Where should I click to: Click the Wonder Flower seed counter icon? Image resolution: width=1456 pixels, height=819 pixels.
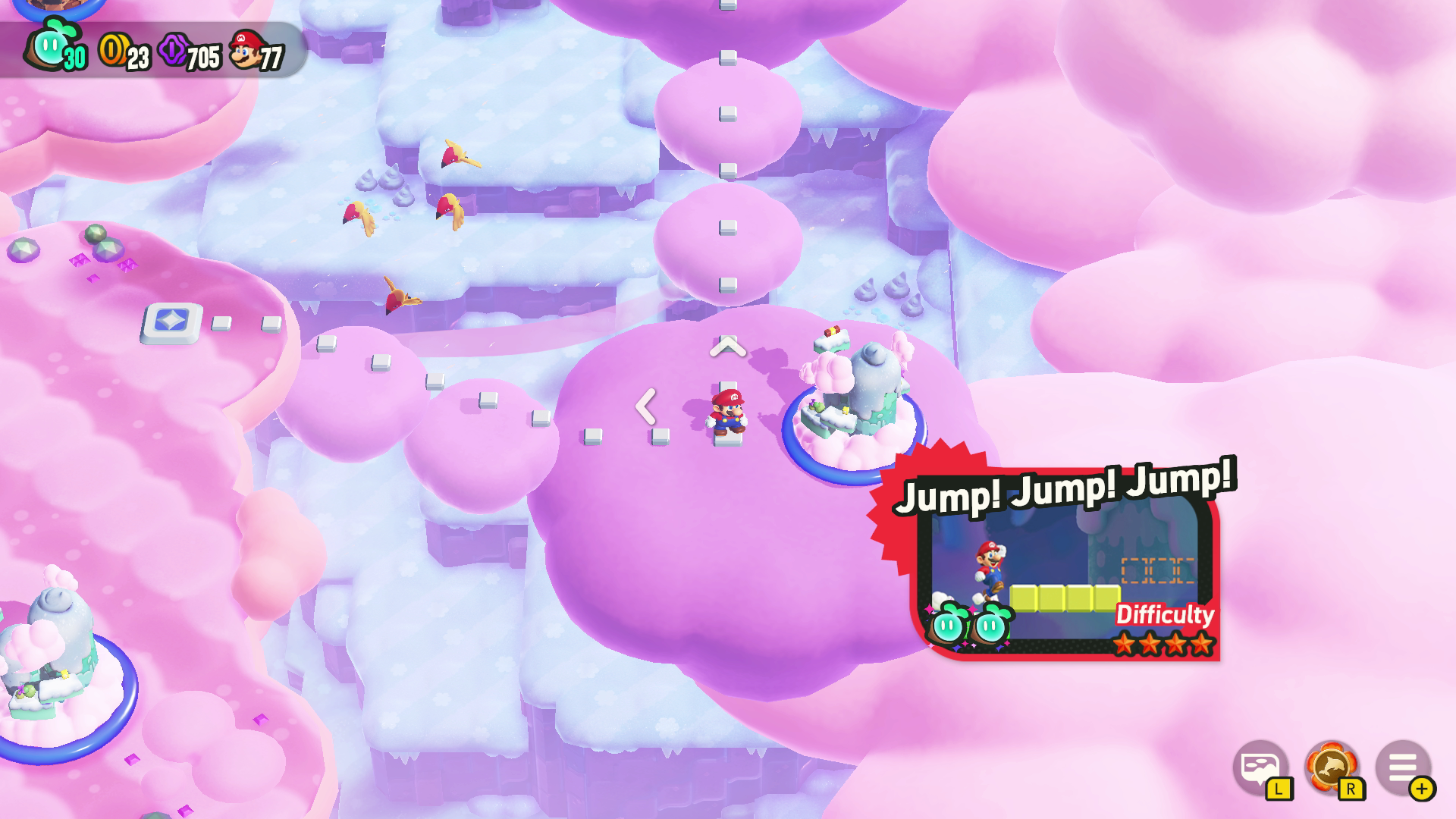coord(52,46)
